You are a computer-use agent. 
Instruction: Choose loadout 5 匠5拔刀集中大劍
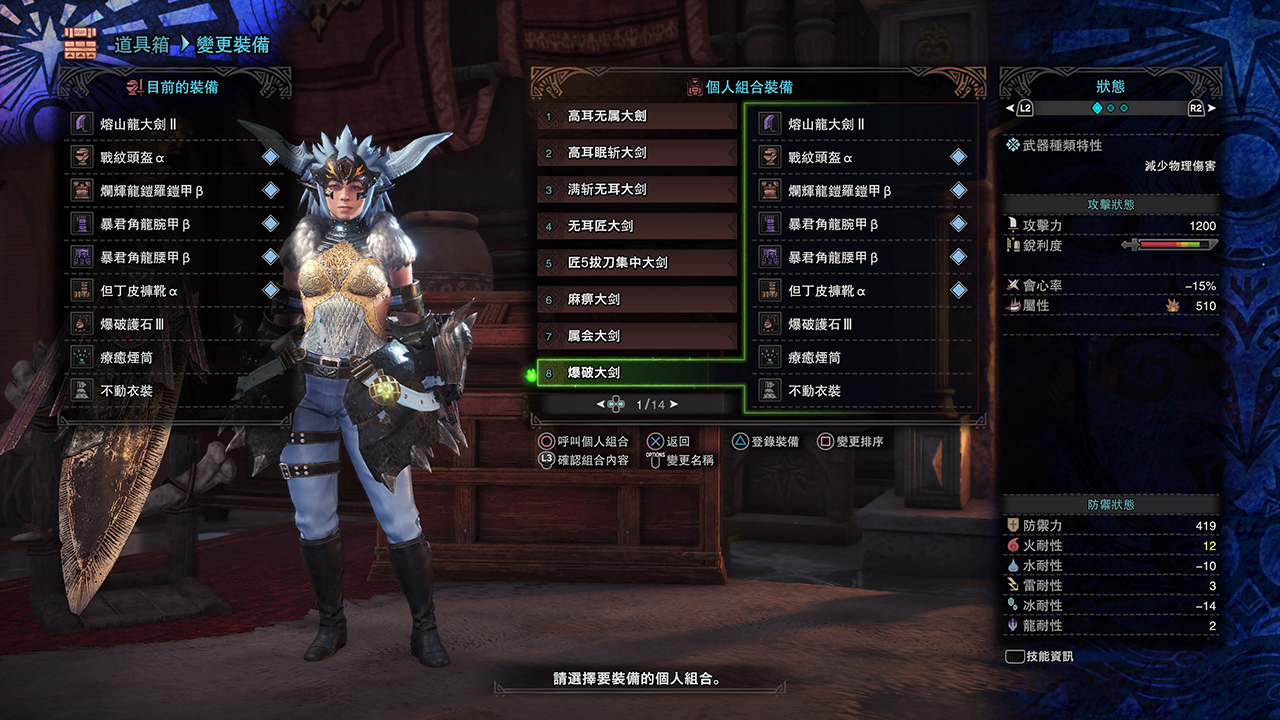pyautogui.click(x=637, y=262)
